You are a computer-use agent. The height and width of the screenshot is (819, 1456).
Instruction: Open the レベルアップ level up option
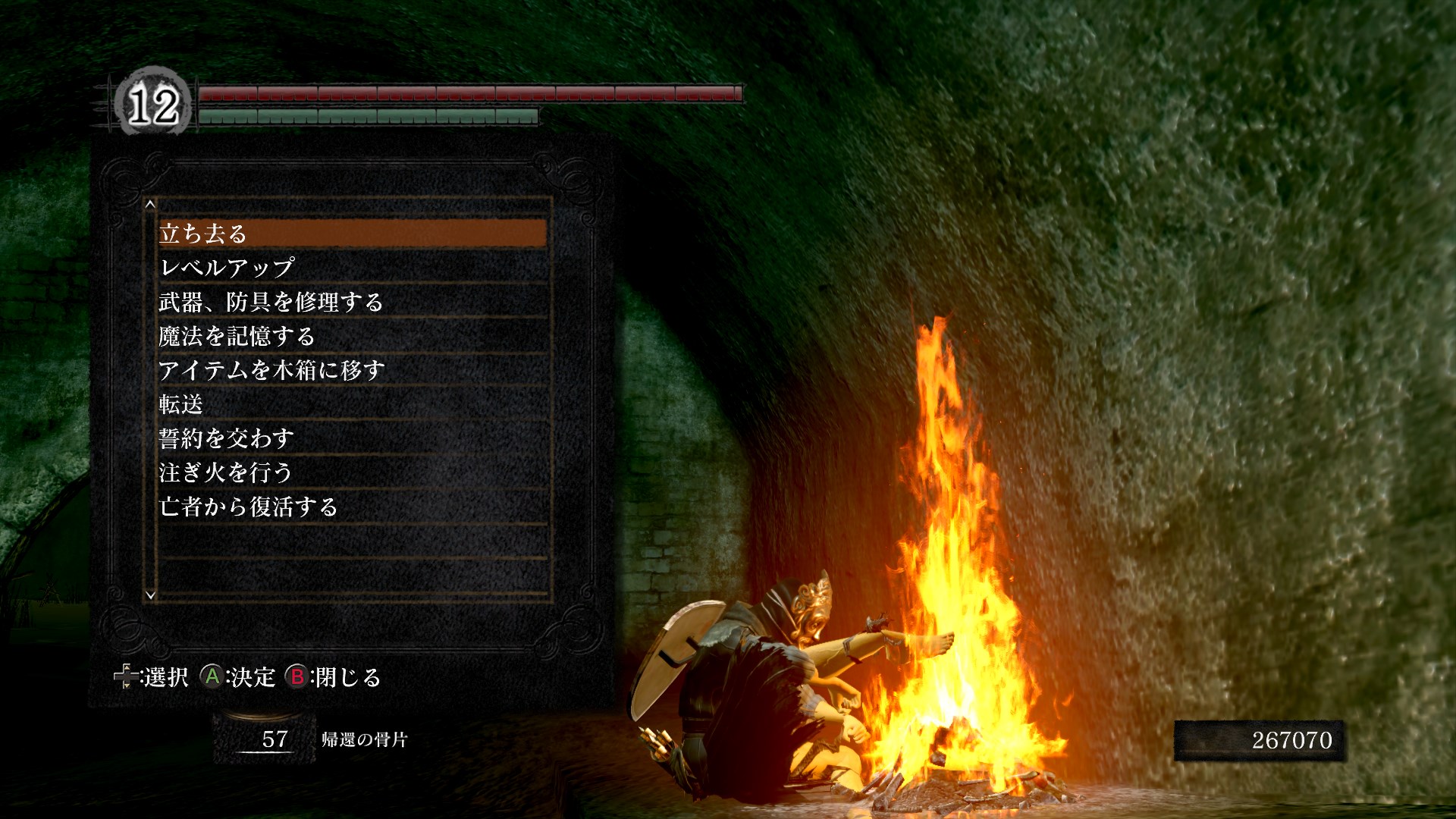pos(353,268)
